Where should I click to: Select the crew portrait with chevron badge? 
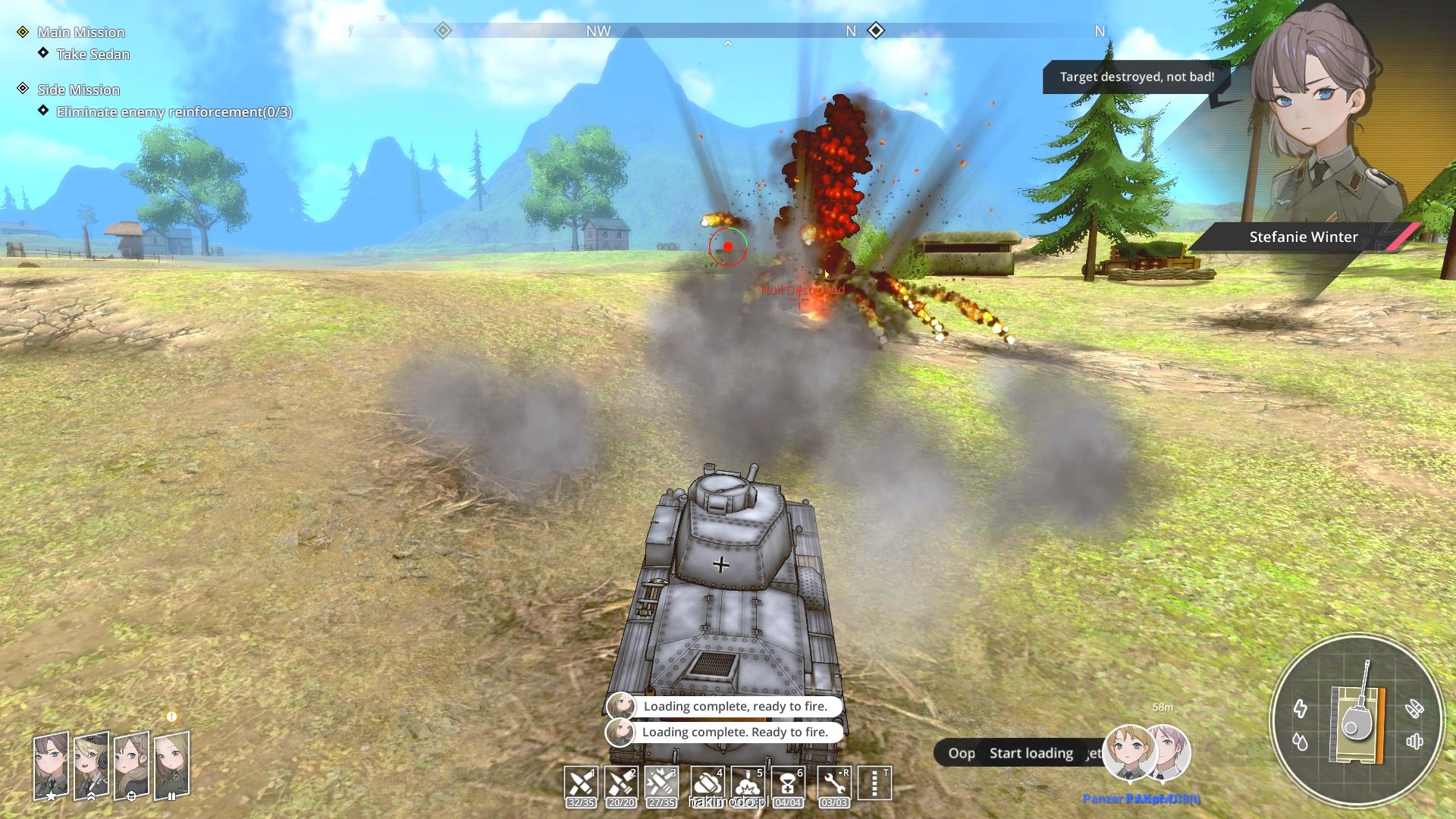(x=92, y=765)
